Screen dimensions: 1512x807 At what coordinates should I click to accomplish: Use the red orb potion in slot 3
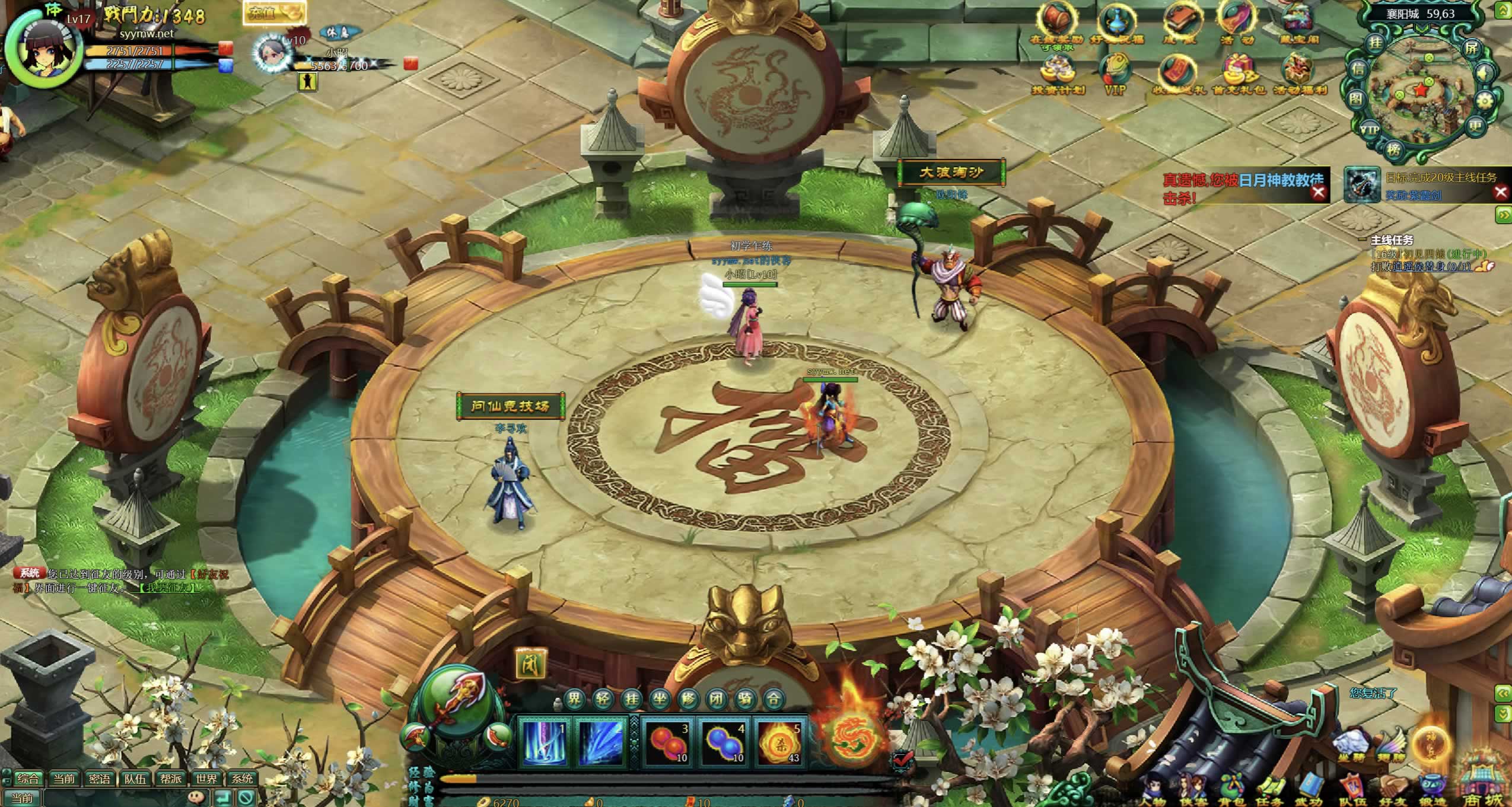pyautogui.click(x=667, y=742)
